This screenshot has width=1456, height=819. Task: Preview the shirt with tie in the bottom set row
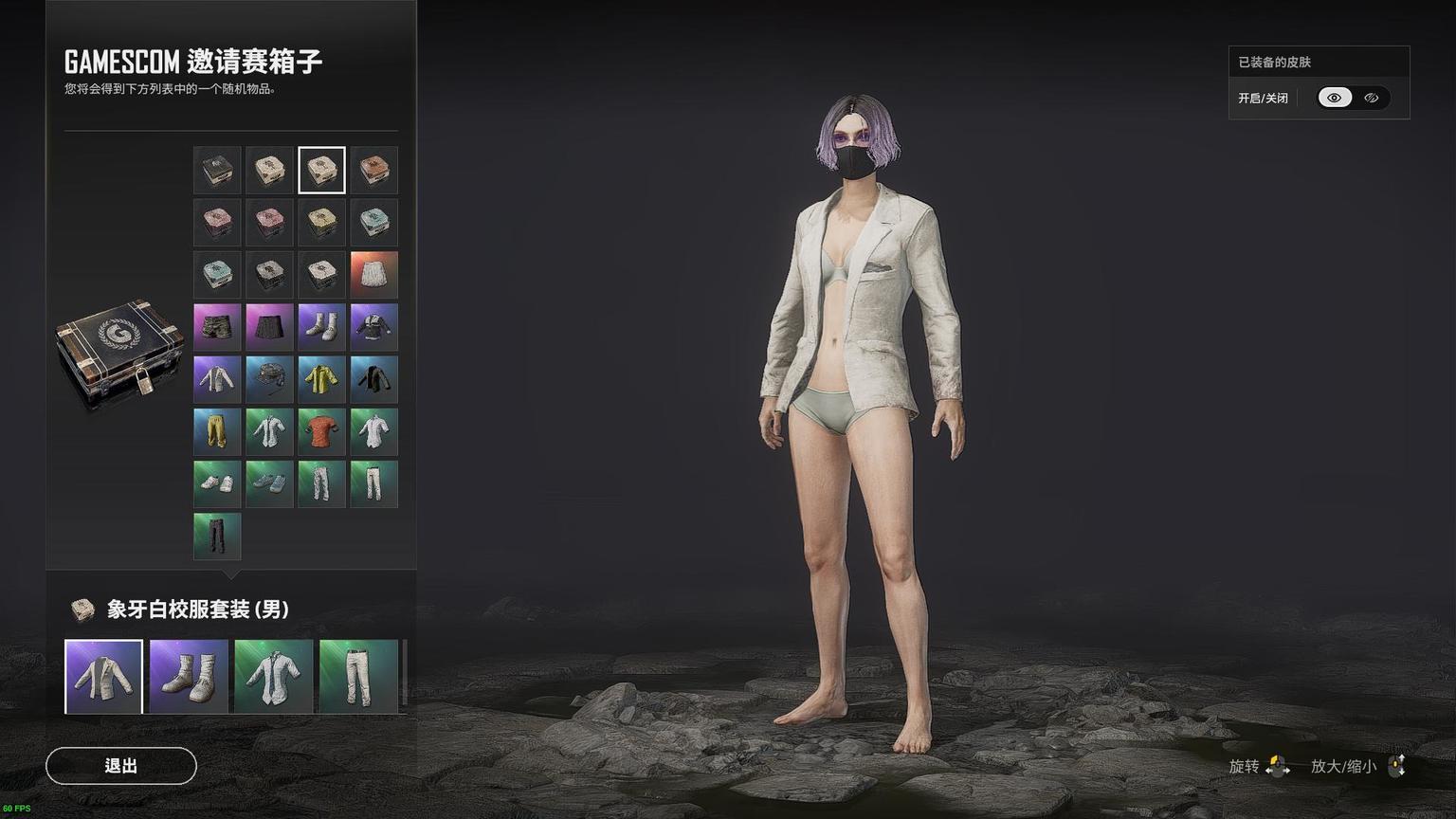coord(273,677)
